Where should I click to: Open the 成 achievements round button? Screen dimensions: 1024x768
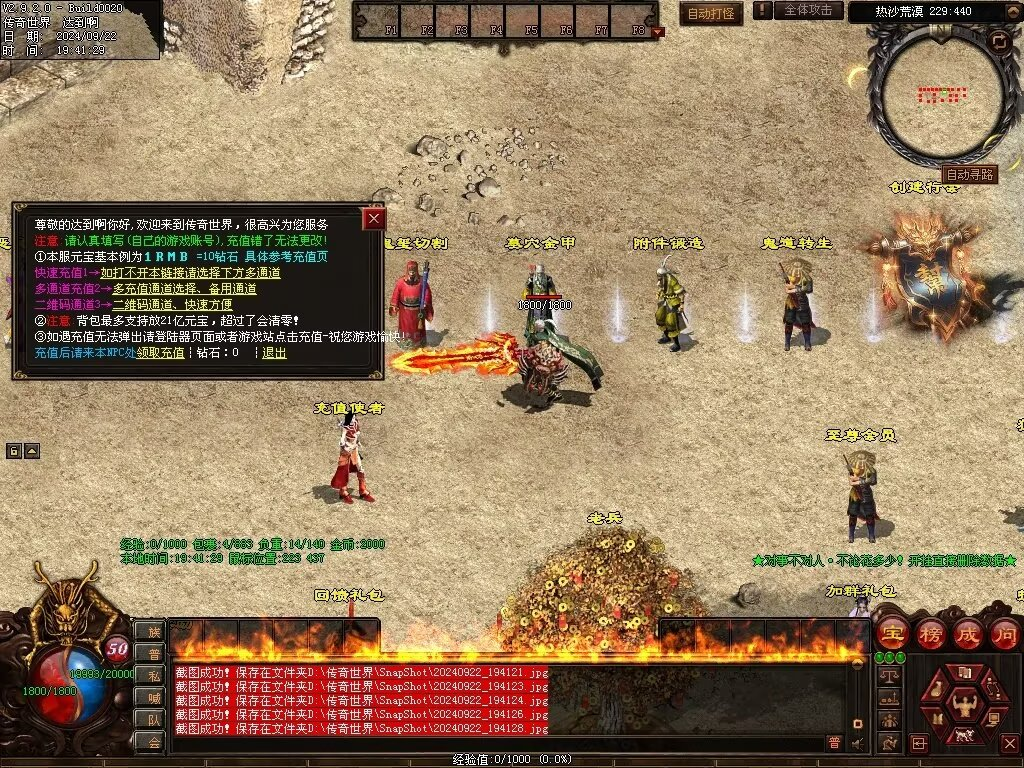coord(967,633)
